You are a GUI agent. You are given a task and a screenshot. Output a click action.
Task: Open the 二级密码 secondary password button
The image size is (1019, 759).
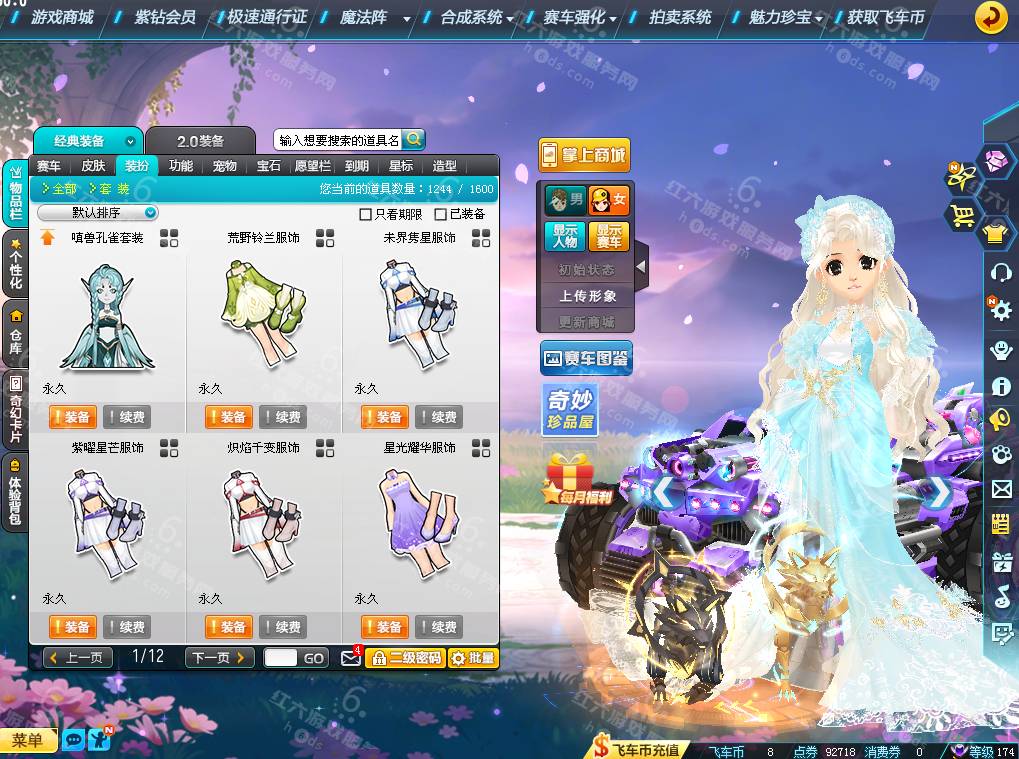point(405,657)
